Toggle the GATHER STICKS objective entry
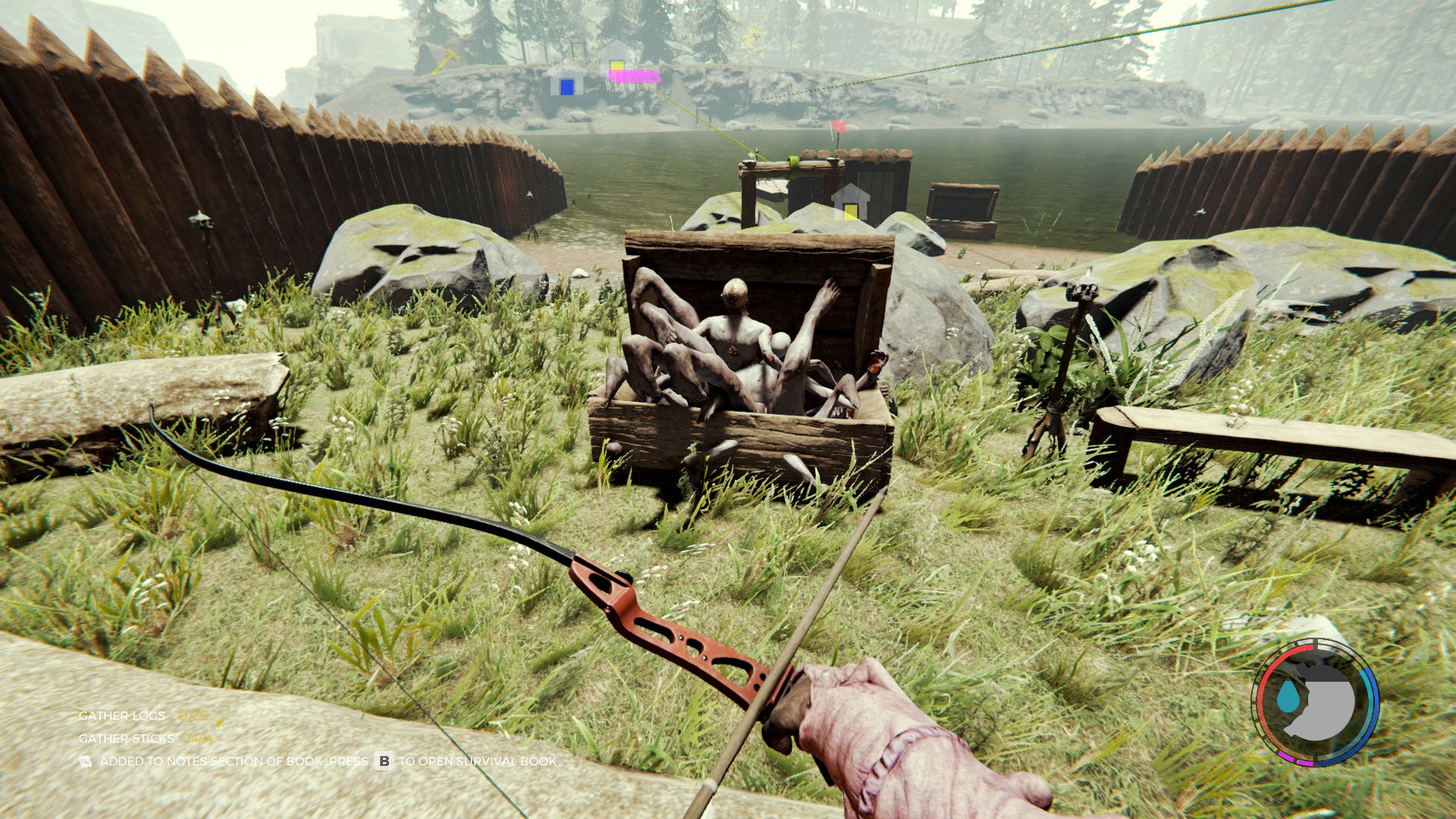This screenshot has width=1456, height=819. pyautogui.click(x=127, y=738)
